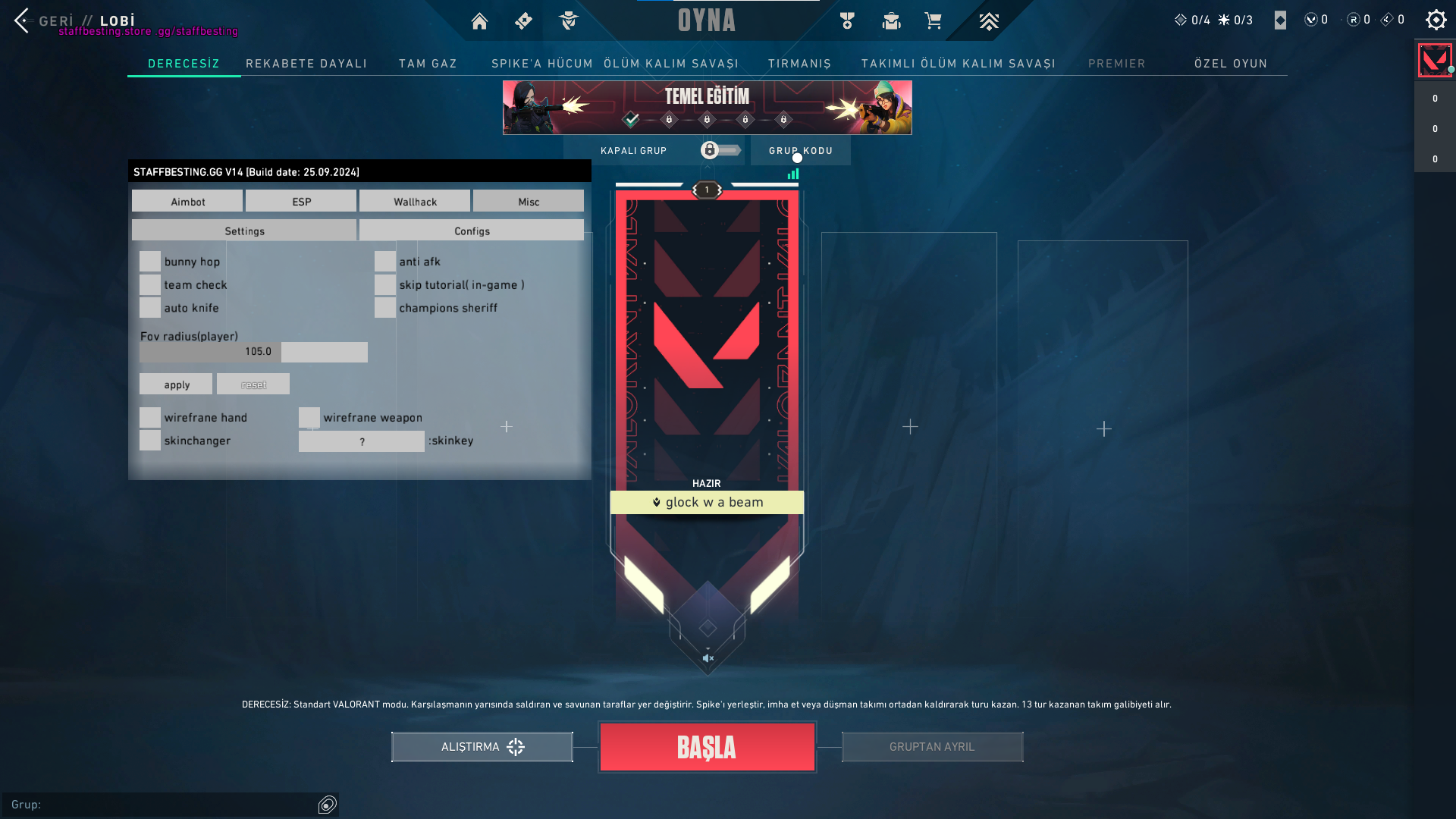Viewport: 1456px width, 819px height.
Task: Open the store with the cart icon
Action: (933, 21)
